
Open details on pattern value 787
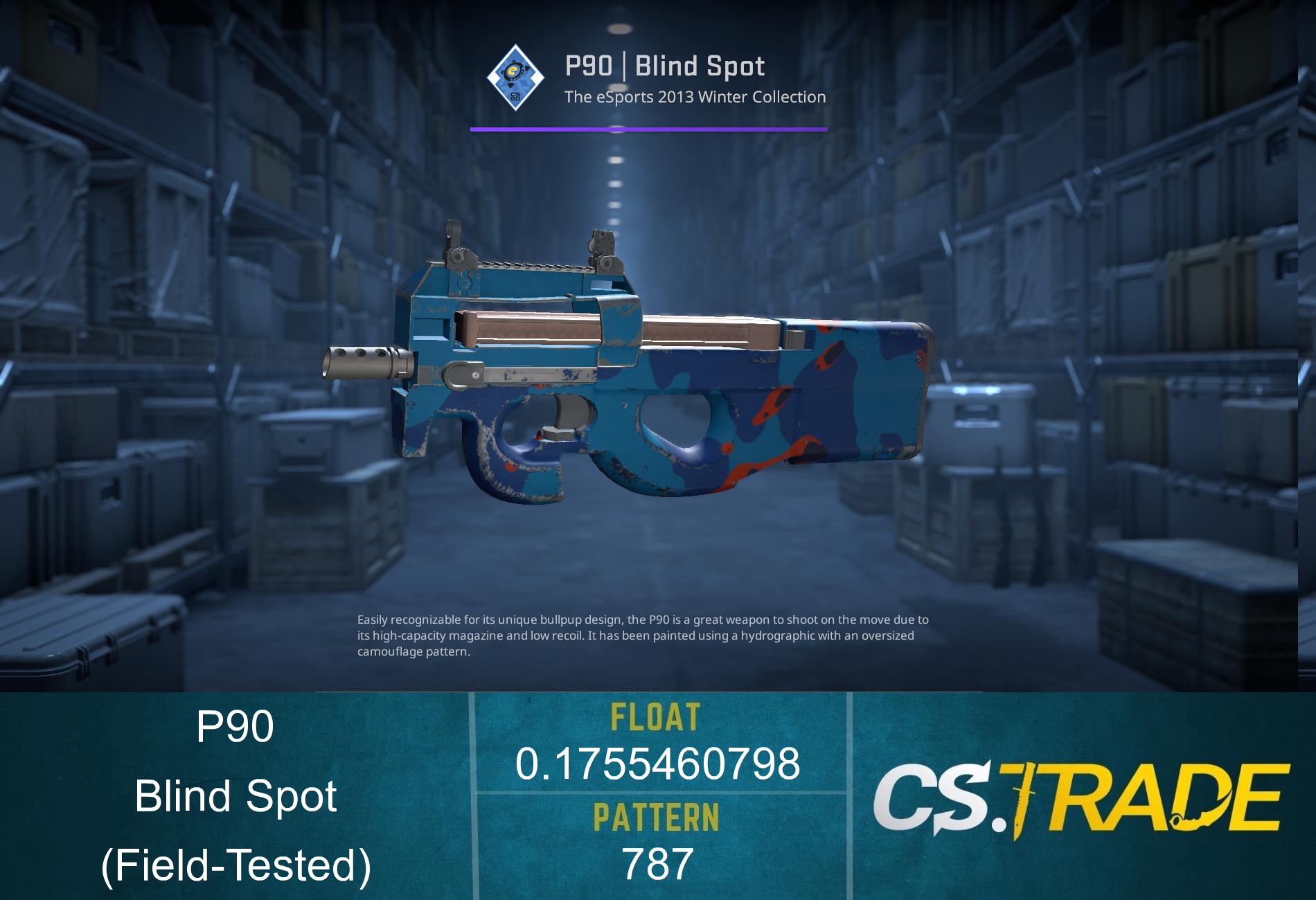(x=657, y=864)
